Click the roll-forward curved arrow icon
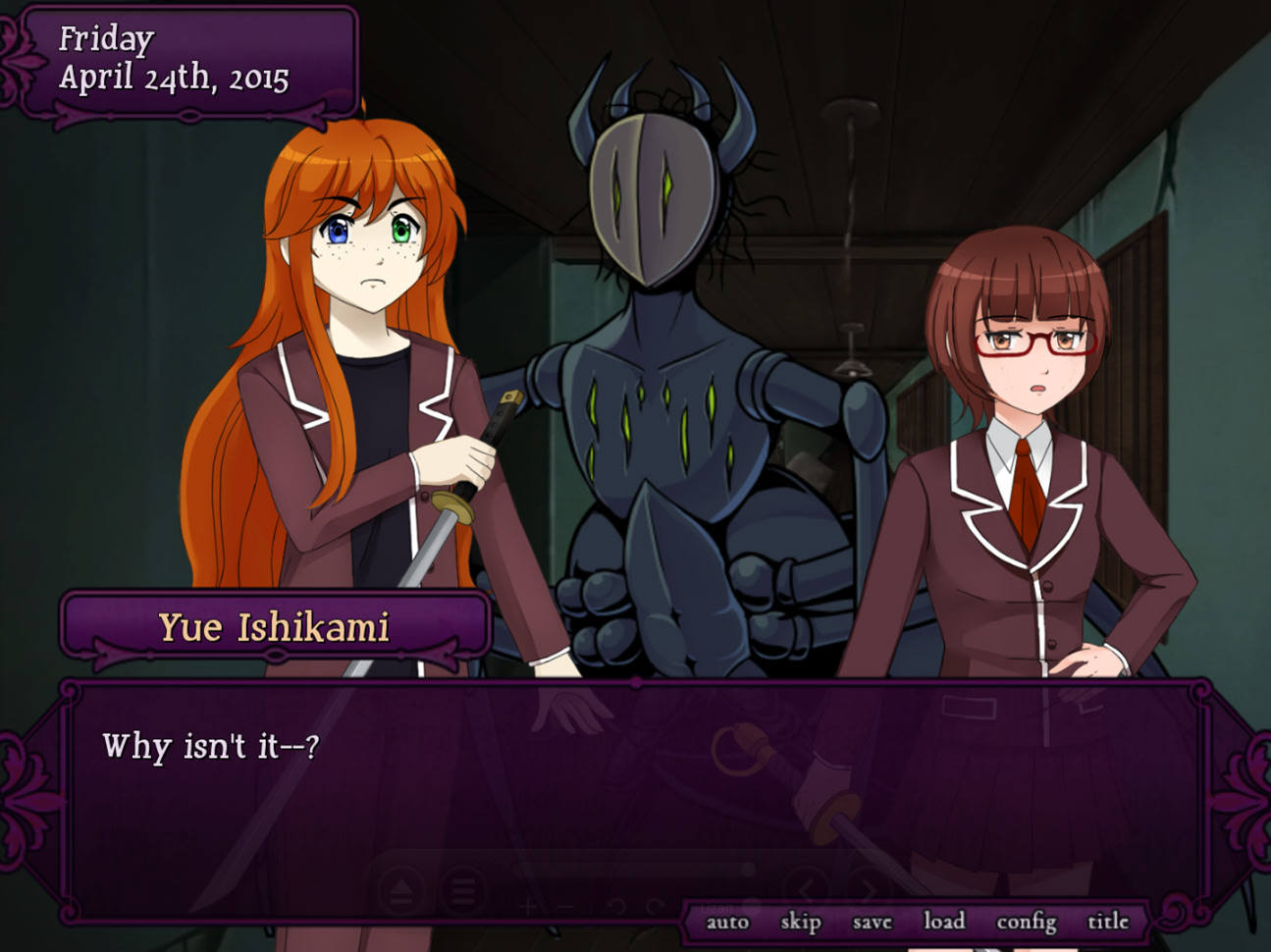 point(656,905)
